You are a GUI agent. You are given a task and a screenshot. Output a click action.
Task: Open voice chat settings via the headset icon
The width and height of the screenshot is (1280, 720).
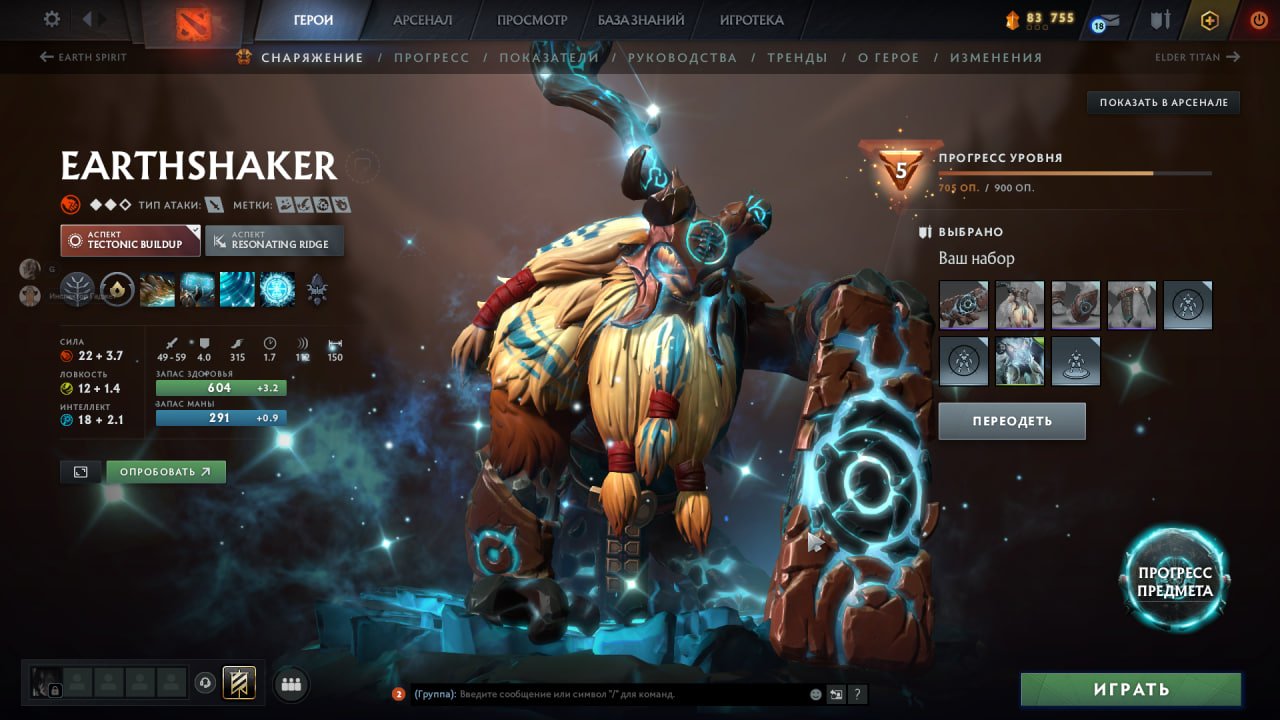pos(206,682)
